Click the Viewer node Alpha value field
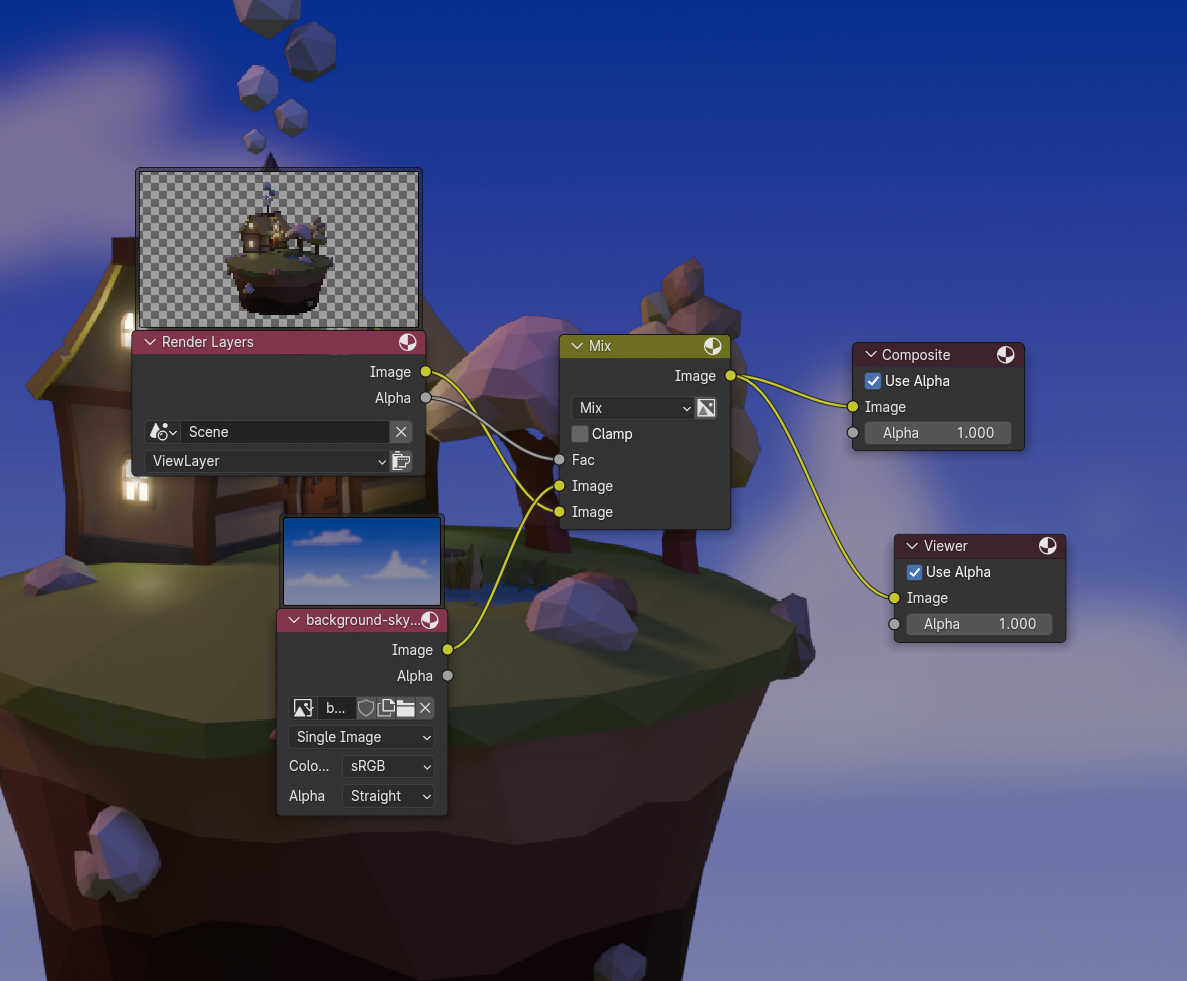Screen dimensions: 1187x981 (x=978, y=624)
